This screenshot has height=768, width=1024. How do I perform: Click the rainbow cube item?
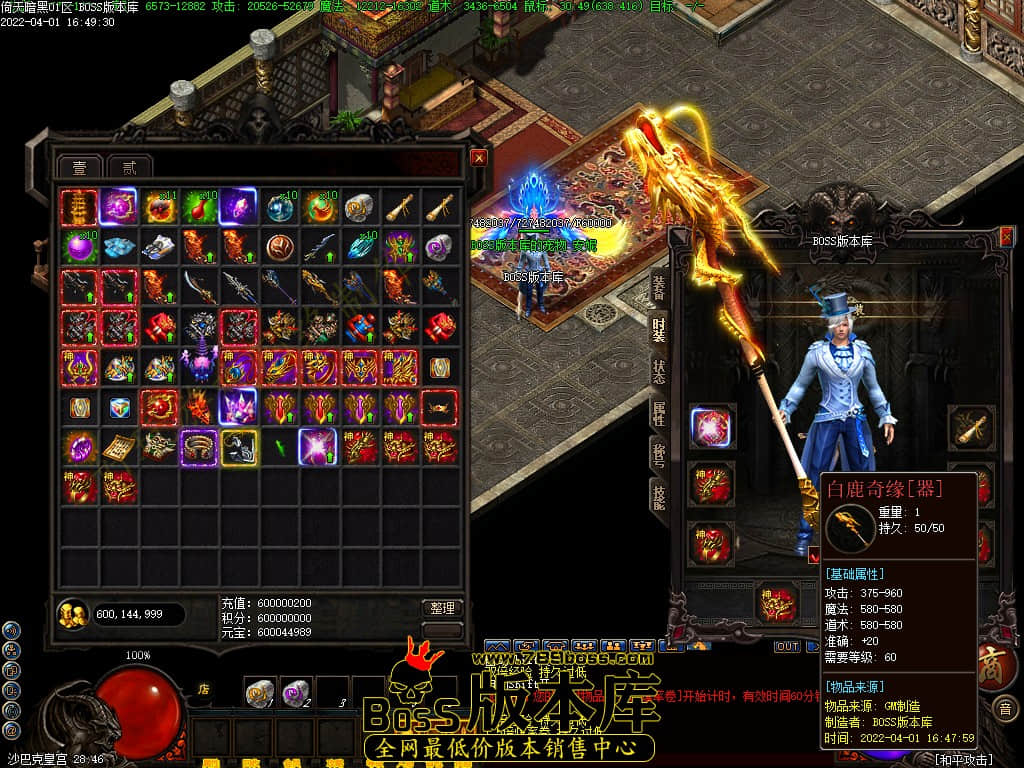pyautogui.click(x=119, y=407)
